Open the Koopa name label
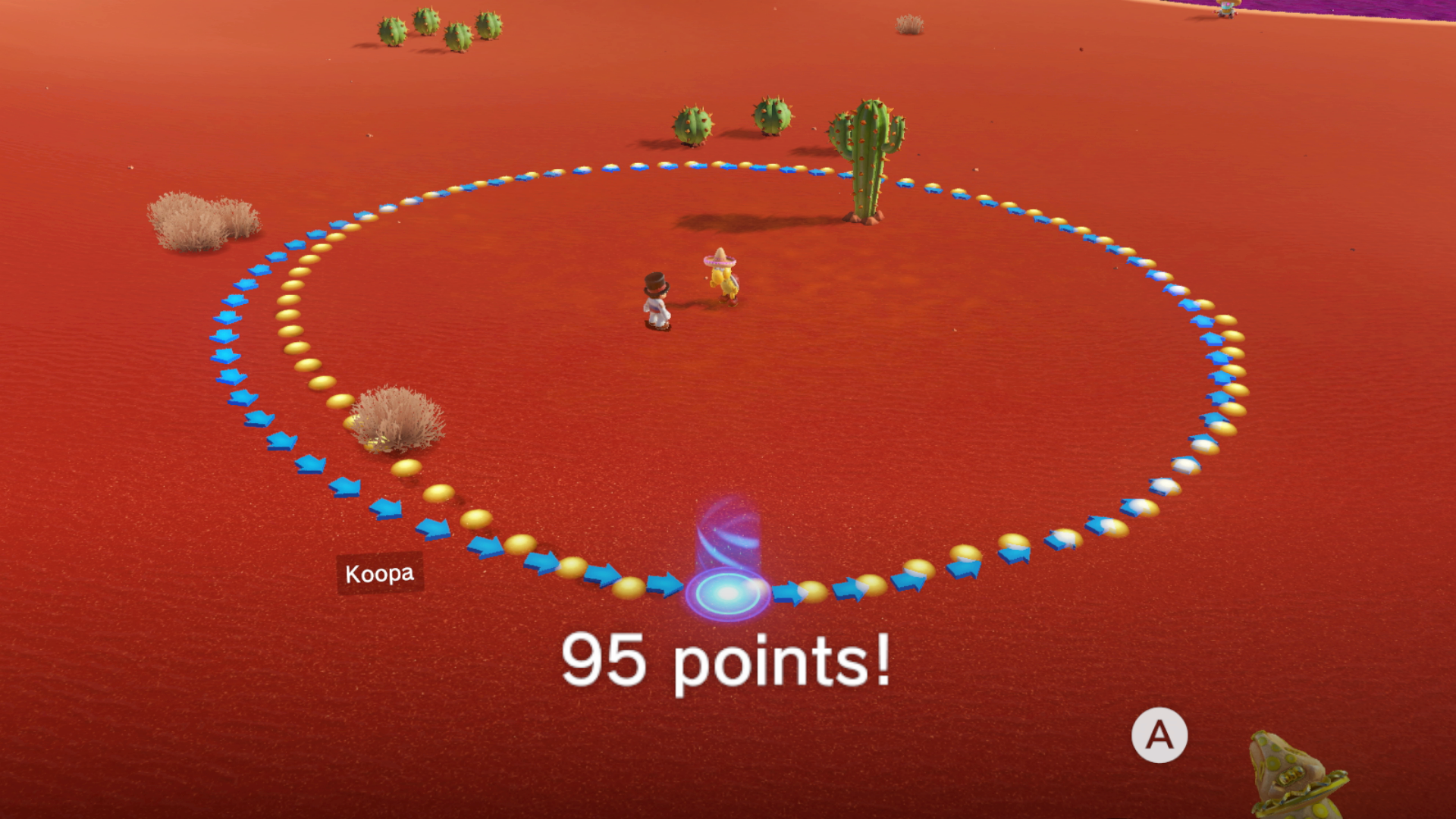This screenshot has width=1456, height=819. (379, 573)
